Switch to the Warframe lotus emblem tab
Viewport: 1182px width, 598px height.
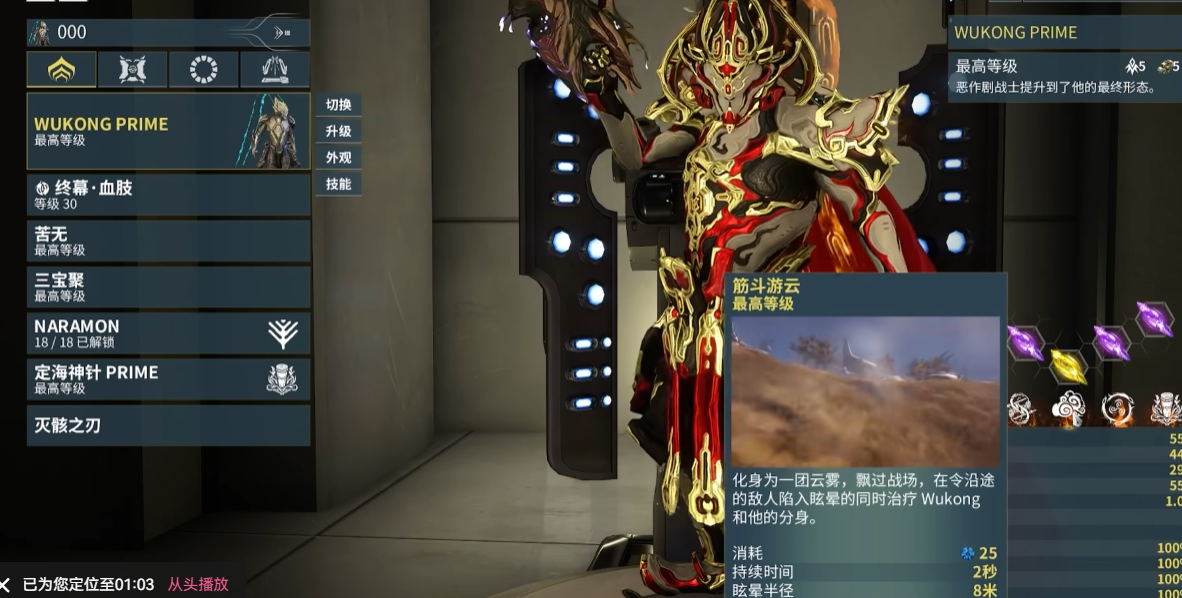pyautogui.click(x=62, y=70)
